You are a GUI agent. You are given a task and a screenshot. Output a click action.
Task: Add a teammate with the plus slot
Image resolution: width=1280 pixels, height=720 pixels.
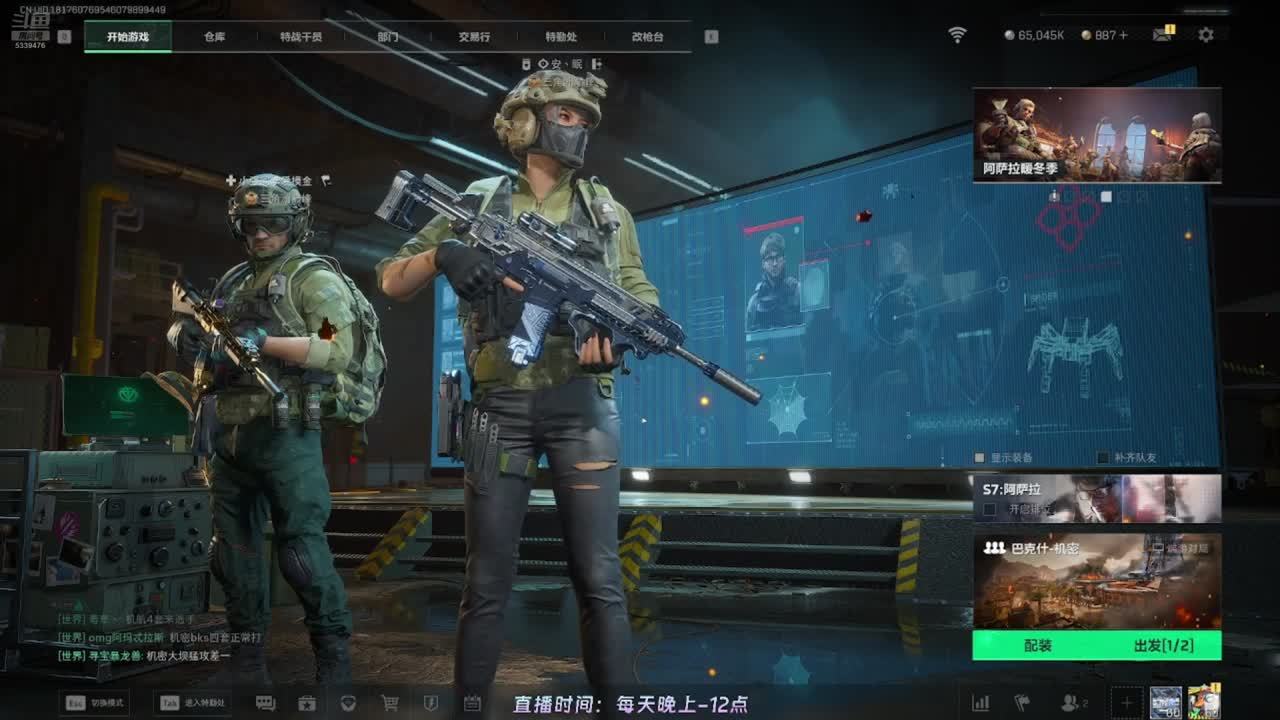coord(1126,703)
